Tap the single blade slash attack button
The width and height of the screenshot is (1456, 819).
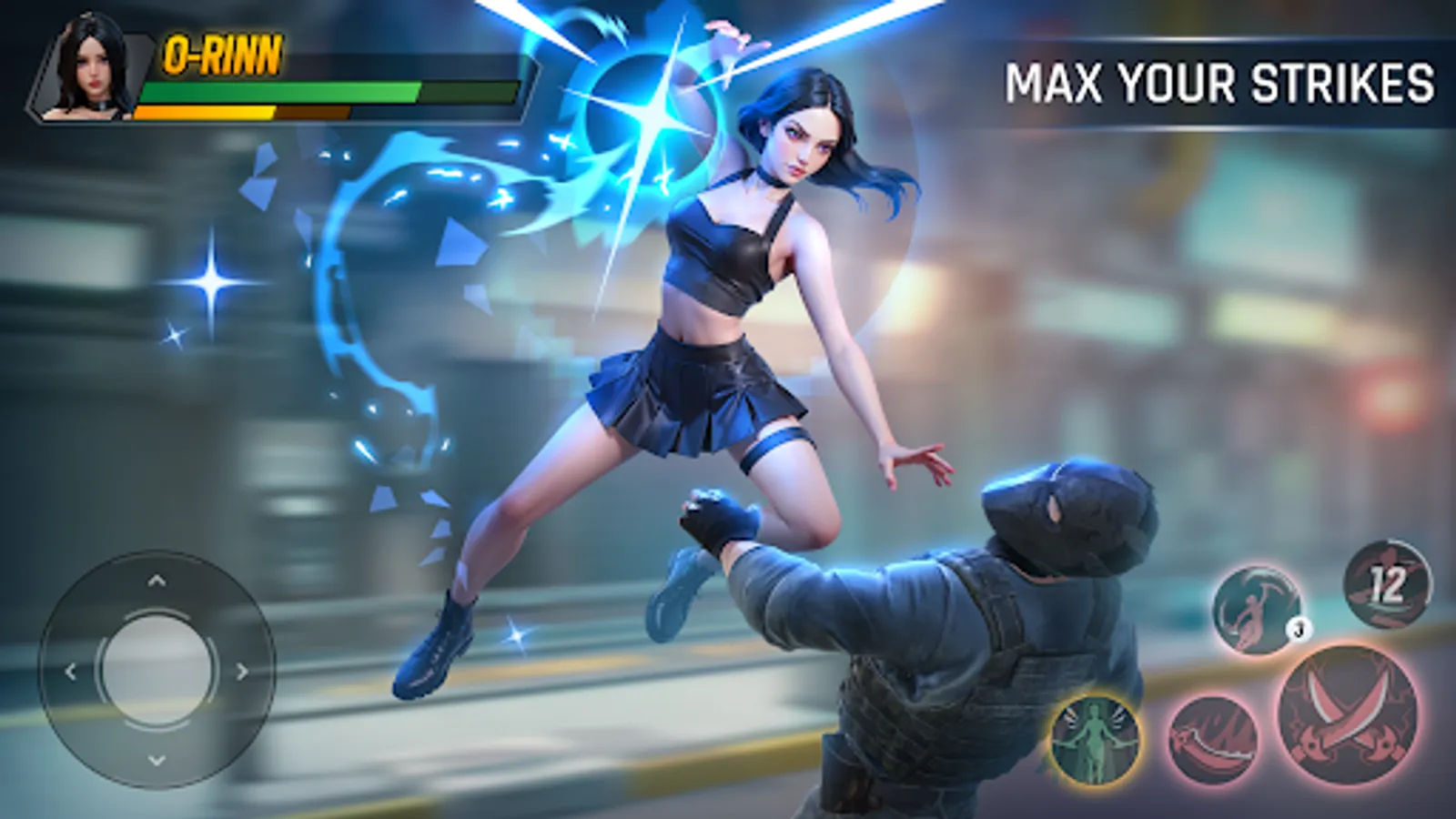[x=1217, y=738]
